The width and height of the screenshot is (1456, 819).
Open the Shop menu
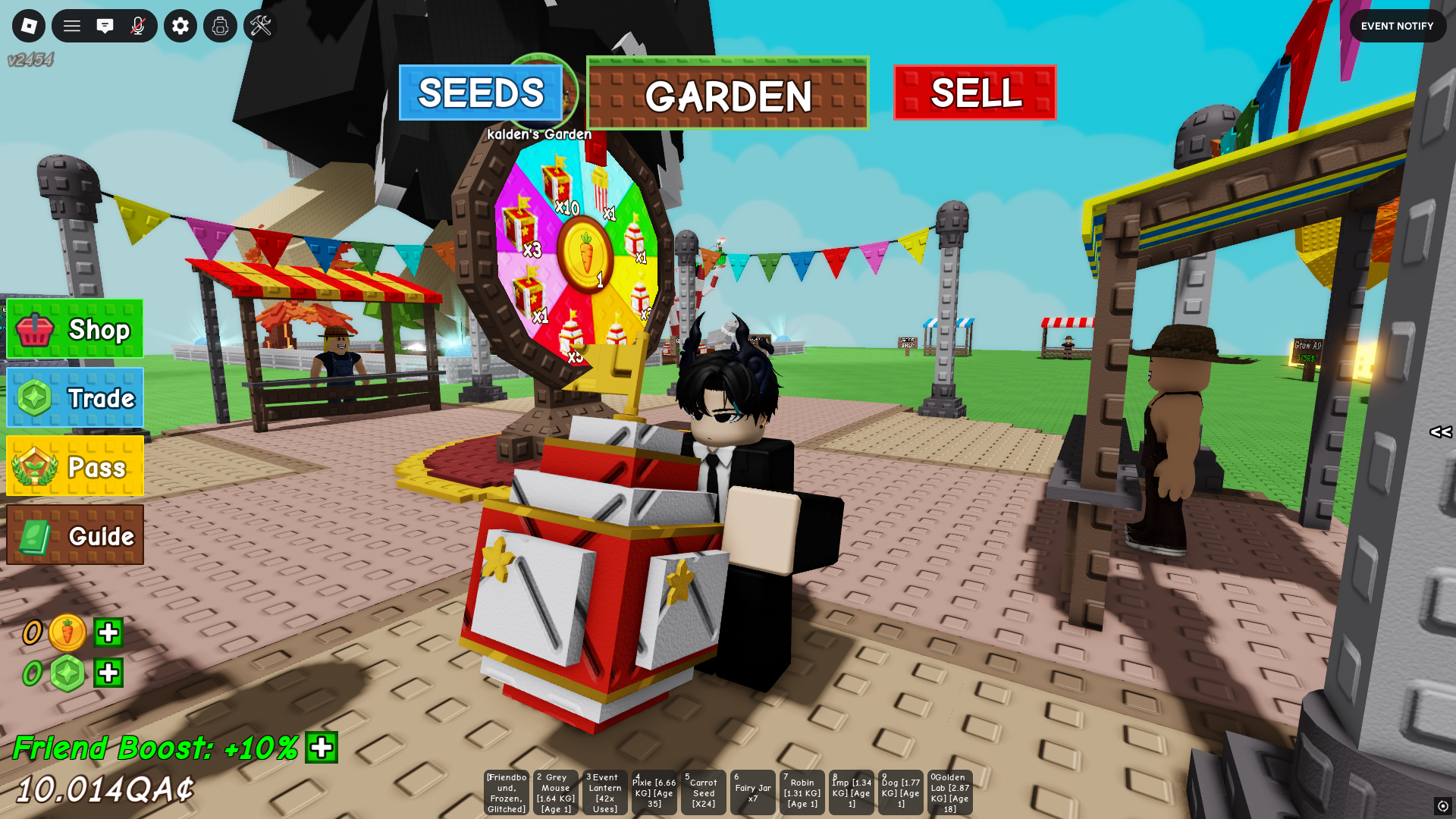74,329
